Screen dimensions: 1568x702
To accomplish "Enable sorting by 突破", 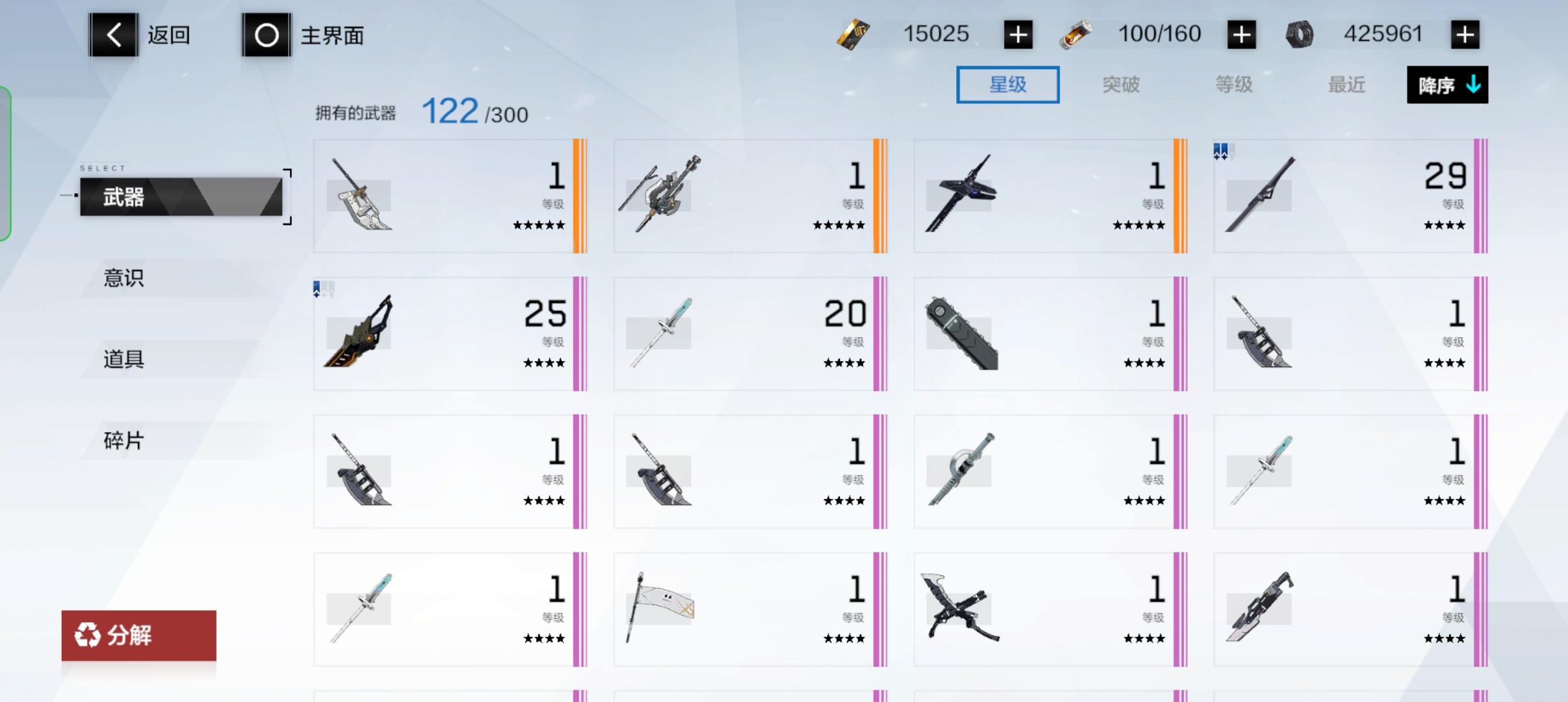I will click(1121, 84).
